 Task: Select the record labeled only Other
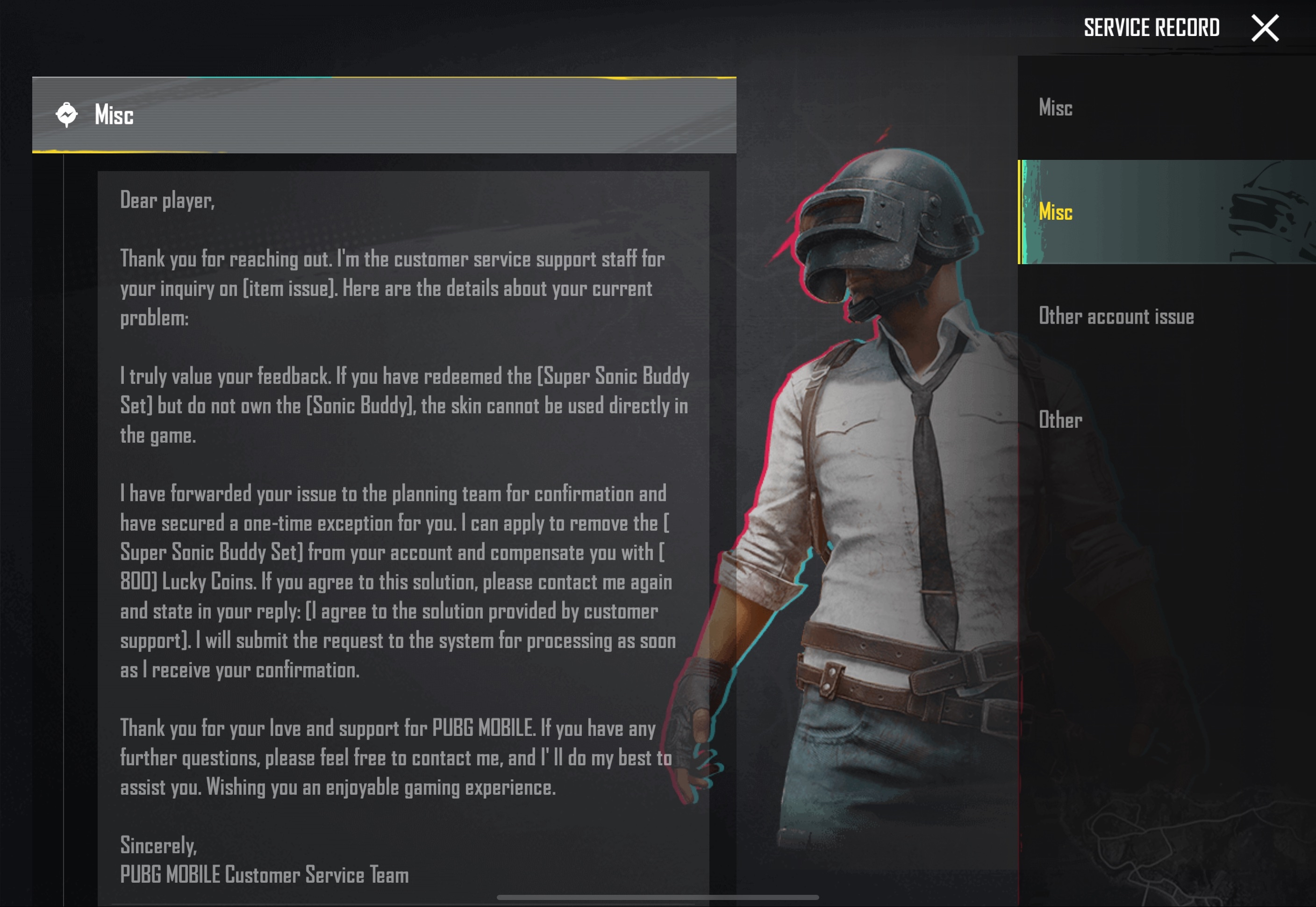(1060, 420)
